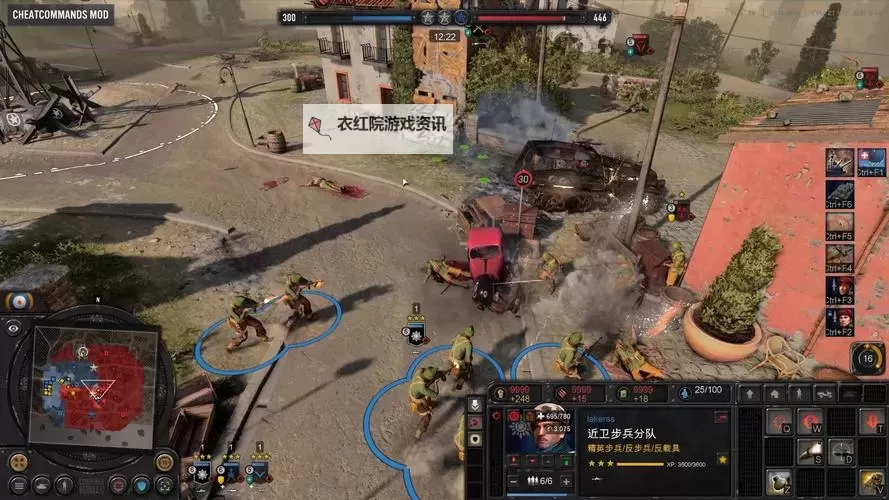Activate the crosshair ability with hotkey D
Image resolution: width=889 pixels, height=500 pixels.
tap(841, 452)
